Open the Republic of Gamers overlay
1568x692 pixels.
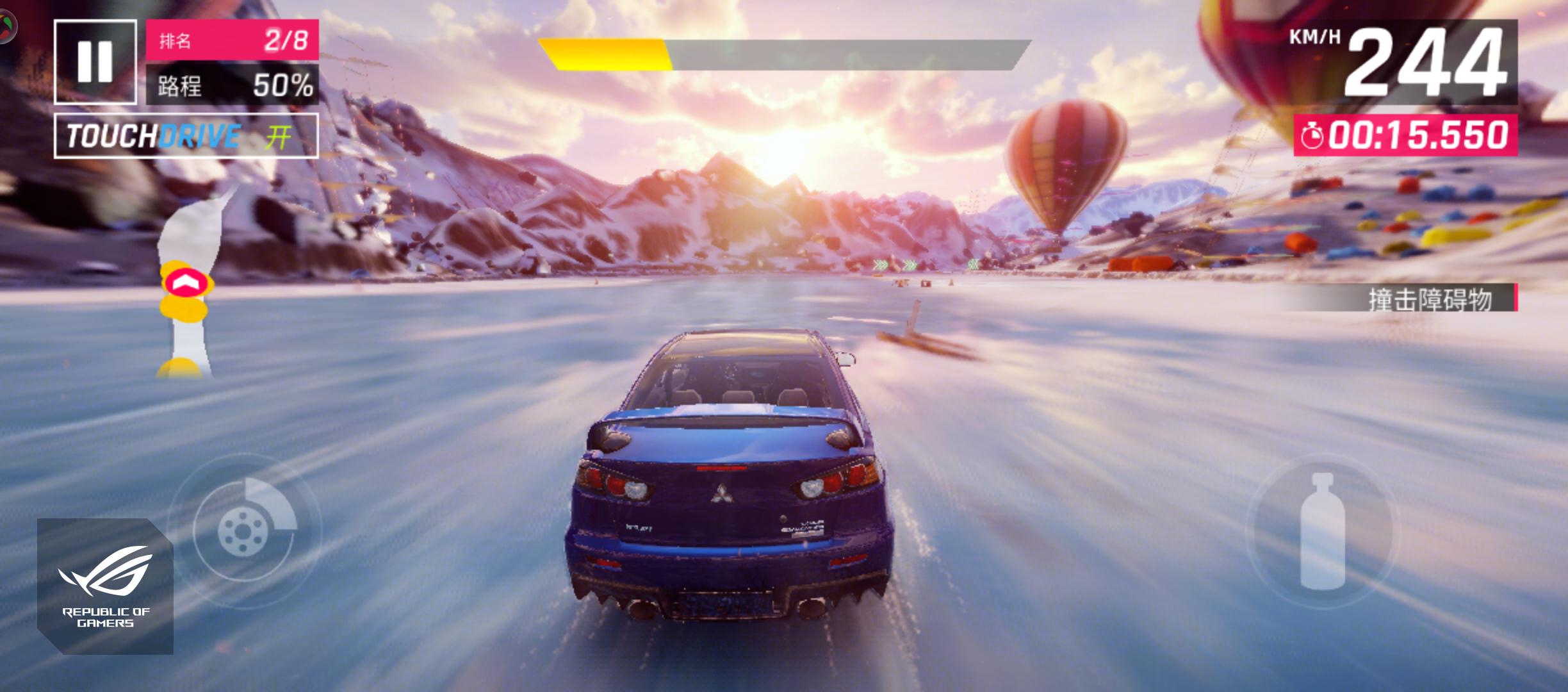[x=105, y=586]
